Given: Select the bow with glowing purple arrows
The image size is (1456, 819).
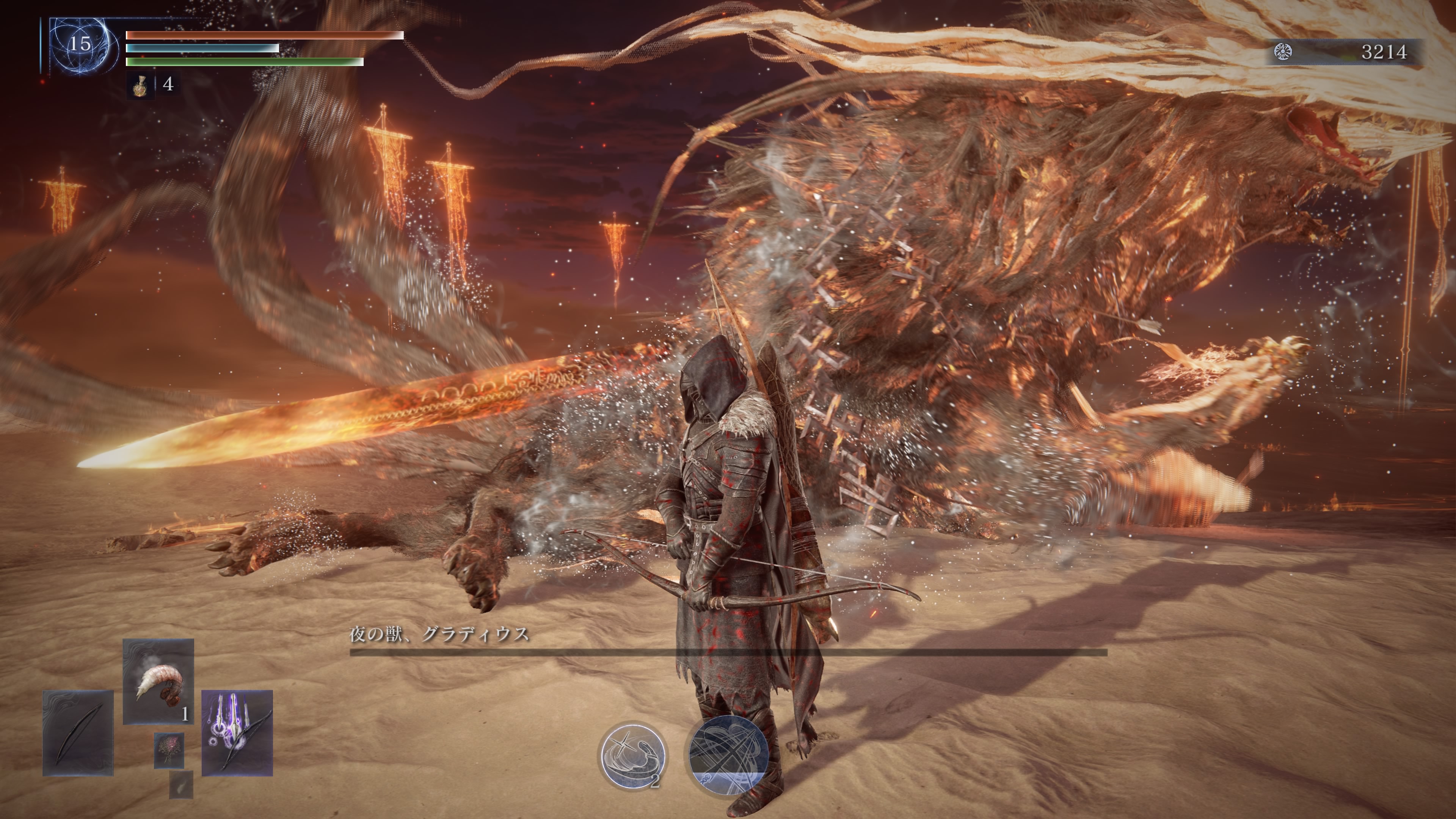Looking at the screenshot, I should pyautogui.click(x=237, y=733).
